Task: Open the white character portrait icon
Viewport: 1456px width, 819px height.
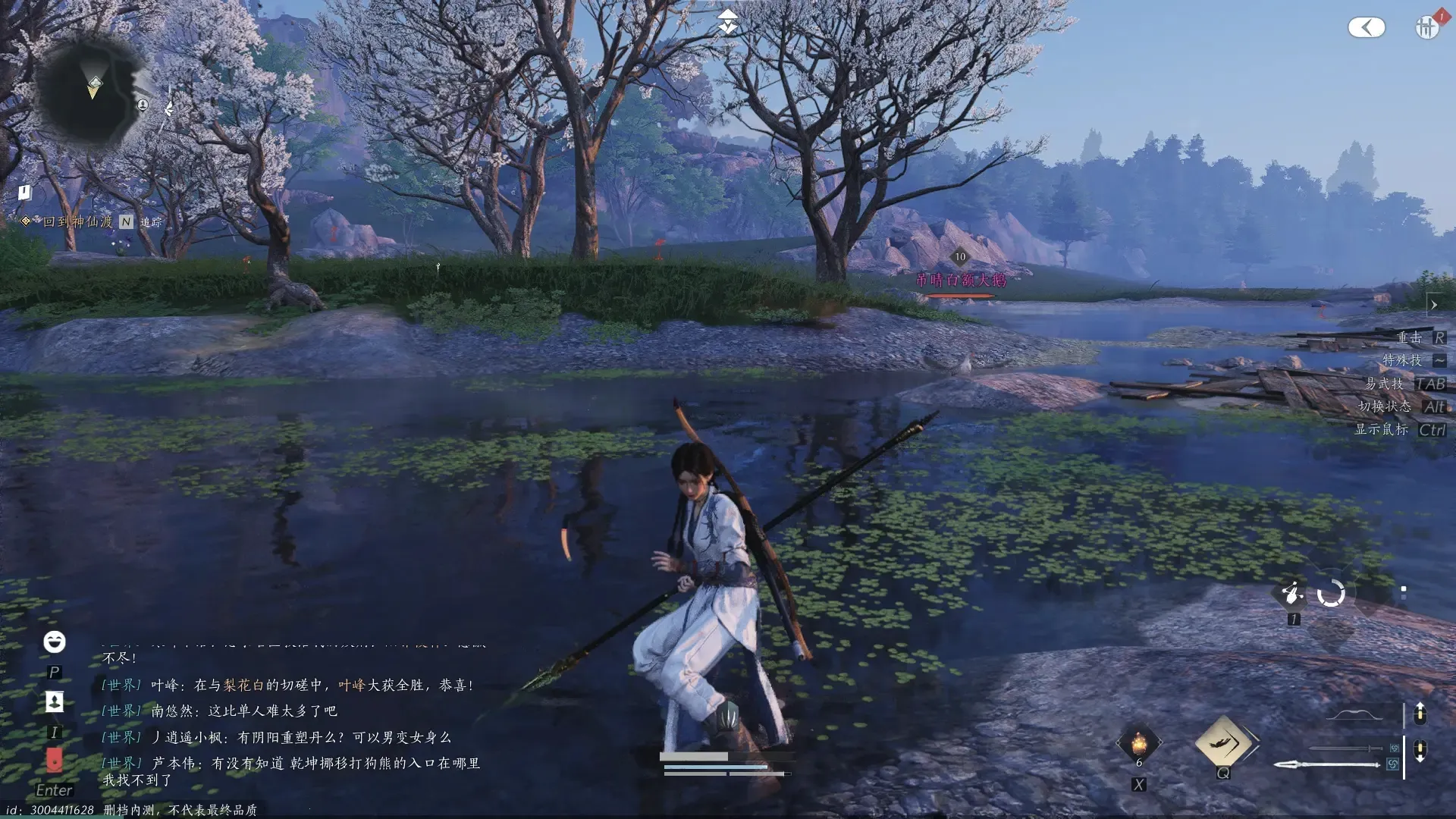Action: 54,701
